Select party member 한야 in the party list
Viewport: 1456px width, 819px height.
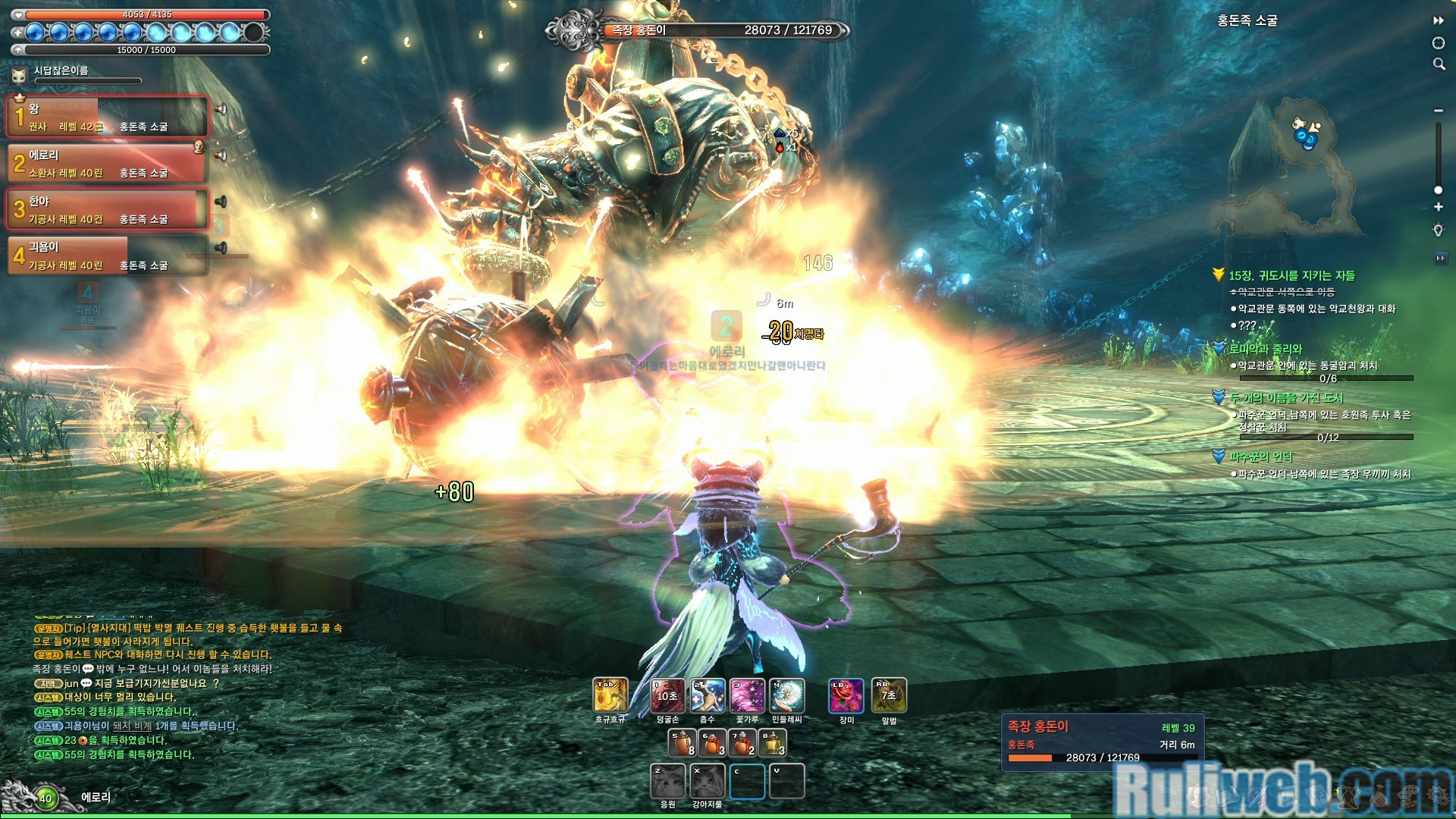point(106,209)
